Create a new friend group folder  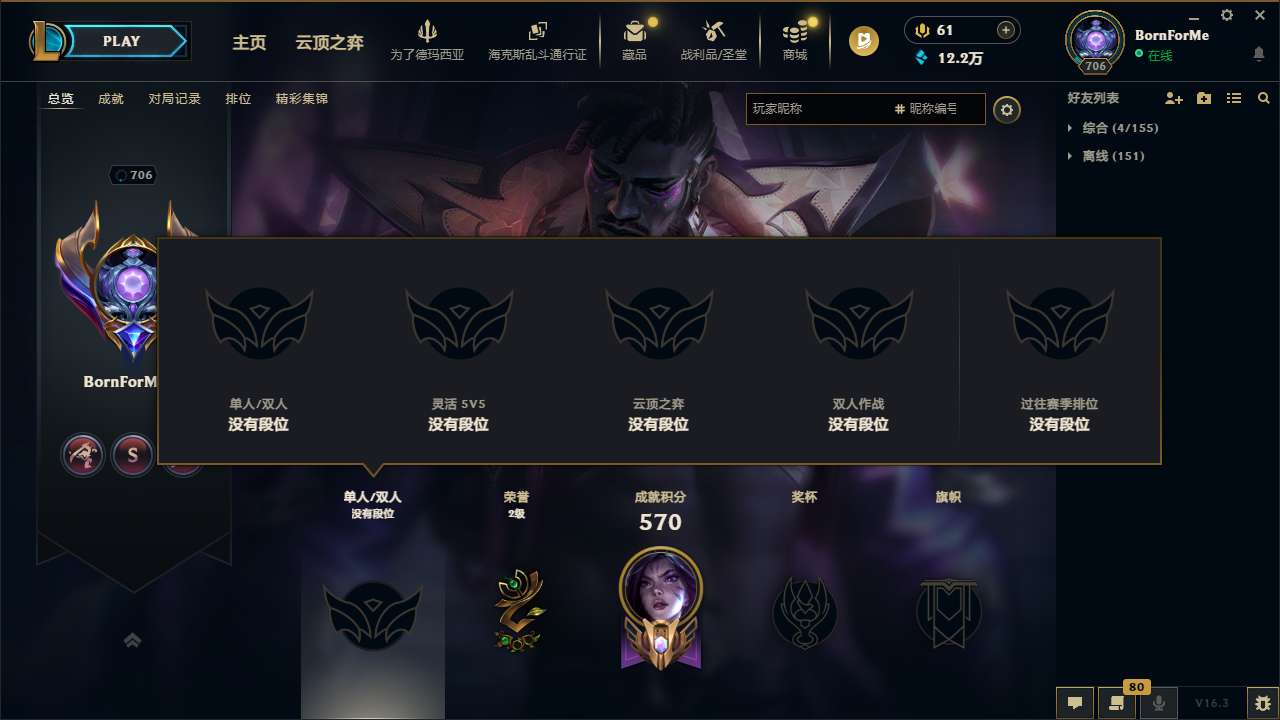(1203, 98)
